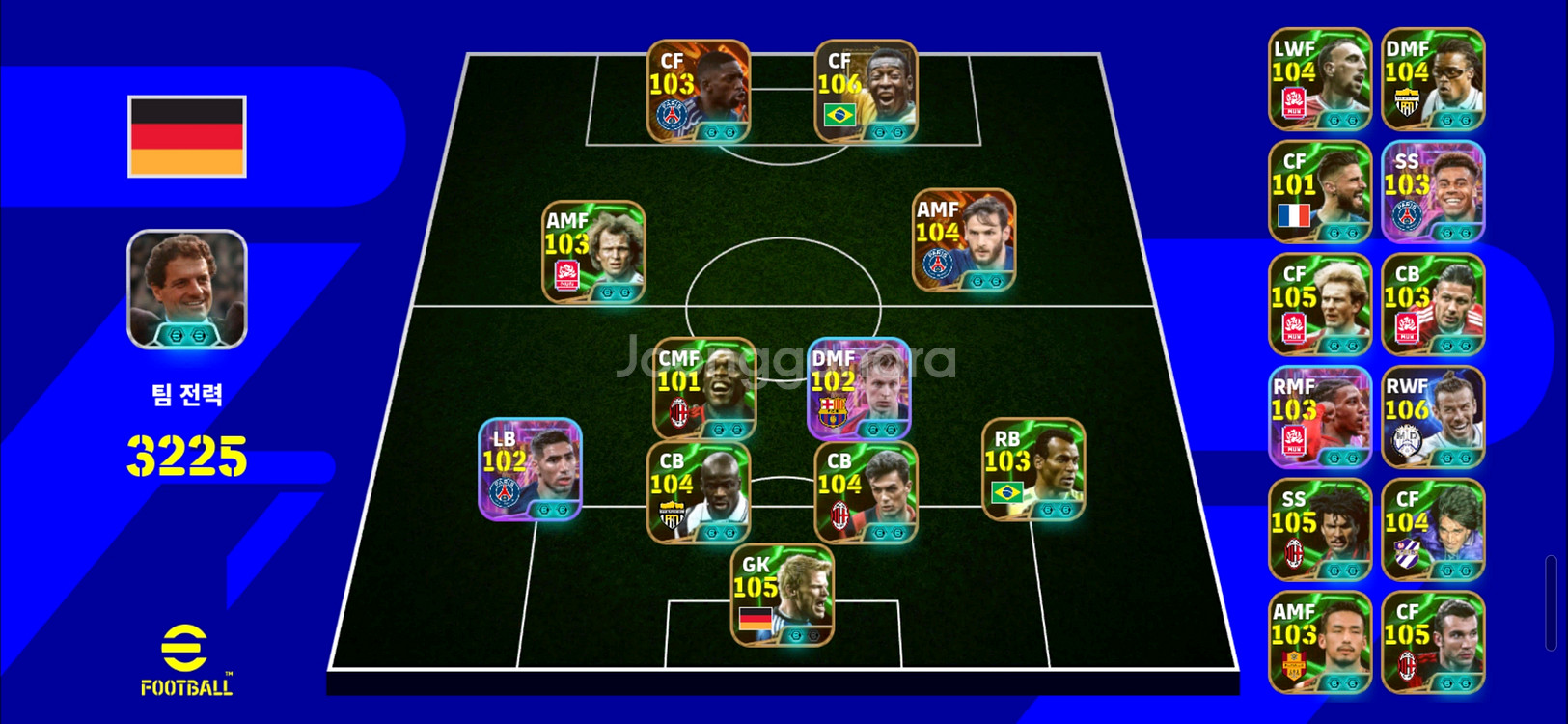Select the 105-rated GK card
Screen dimensions: 1568x724
coord(783,595)
